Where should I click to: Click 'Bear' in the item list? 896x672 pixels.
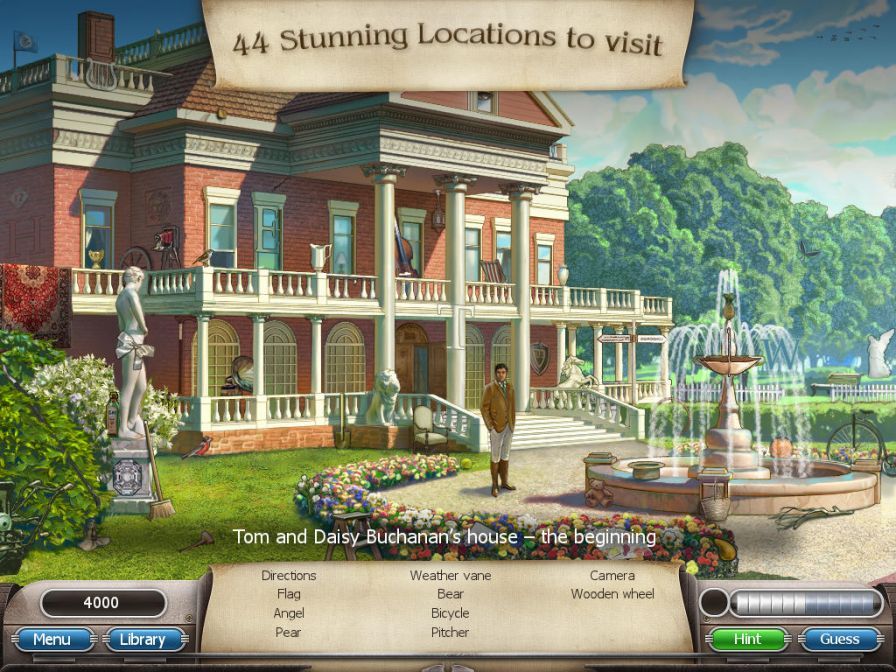pyautogui.click(x=450, y=594)
